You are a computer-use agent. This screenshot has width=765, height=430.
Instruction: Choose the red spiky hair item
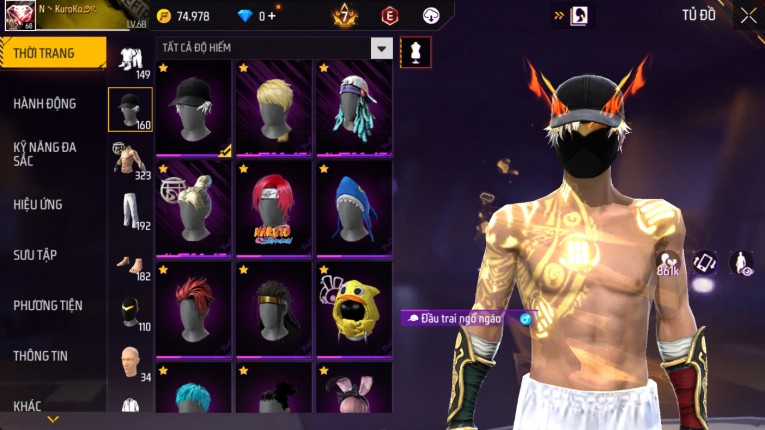(194, 305)
